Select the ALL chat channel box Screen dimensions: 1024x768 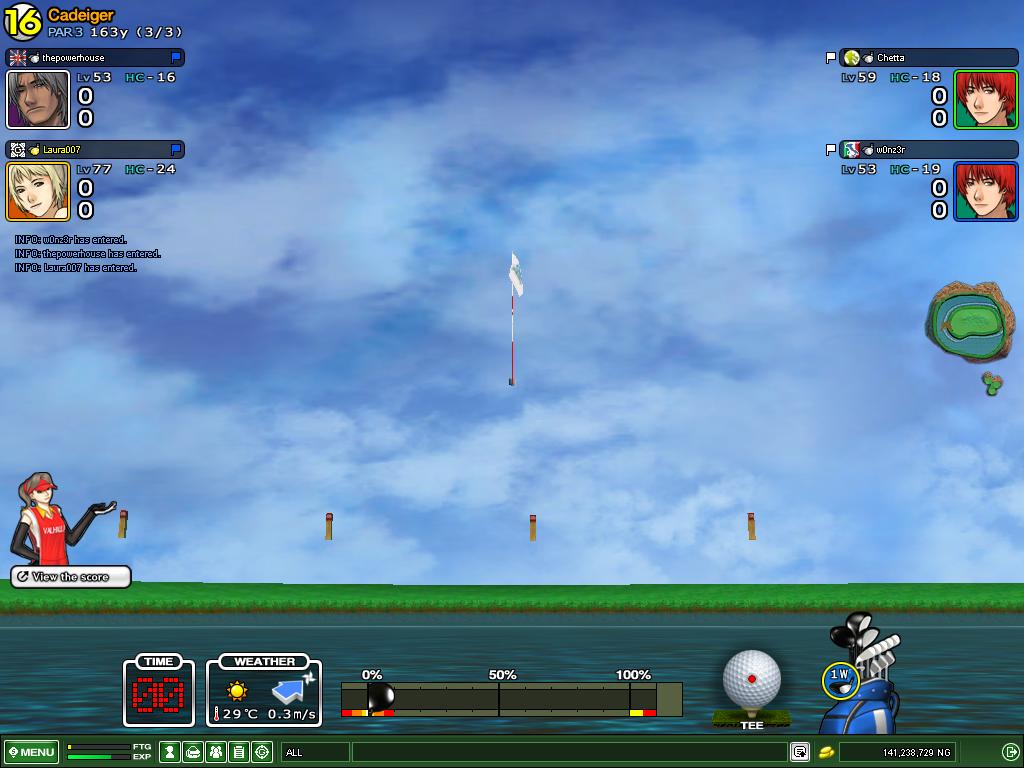coord(315,752)
